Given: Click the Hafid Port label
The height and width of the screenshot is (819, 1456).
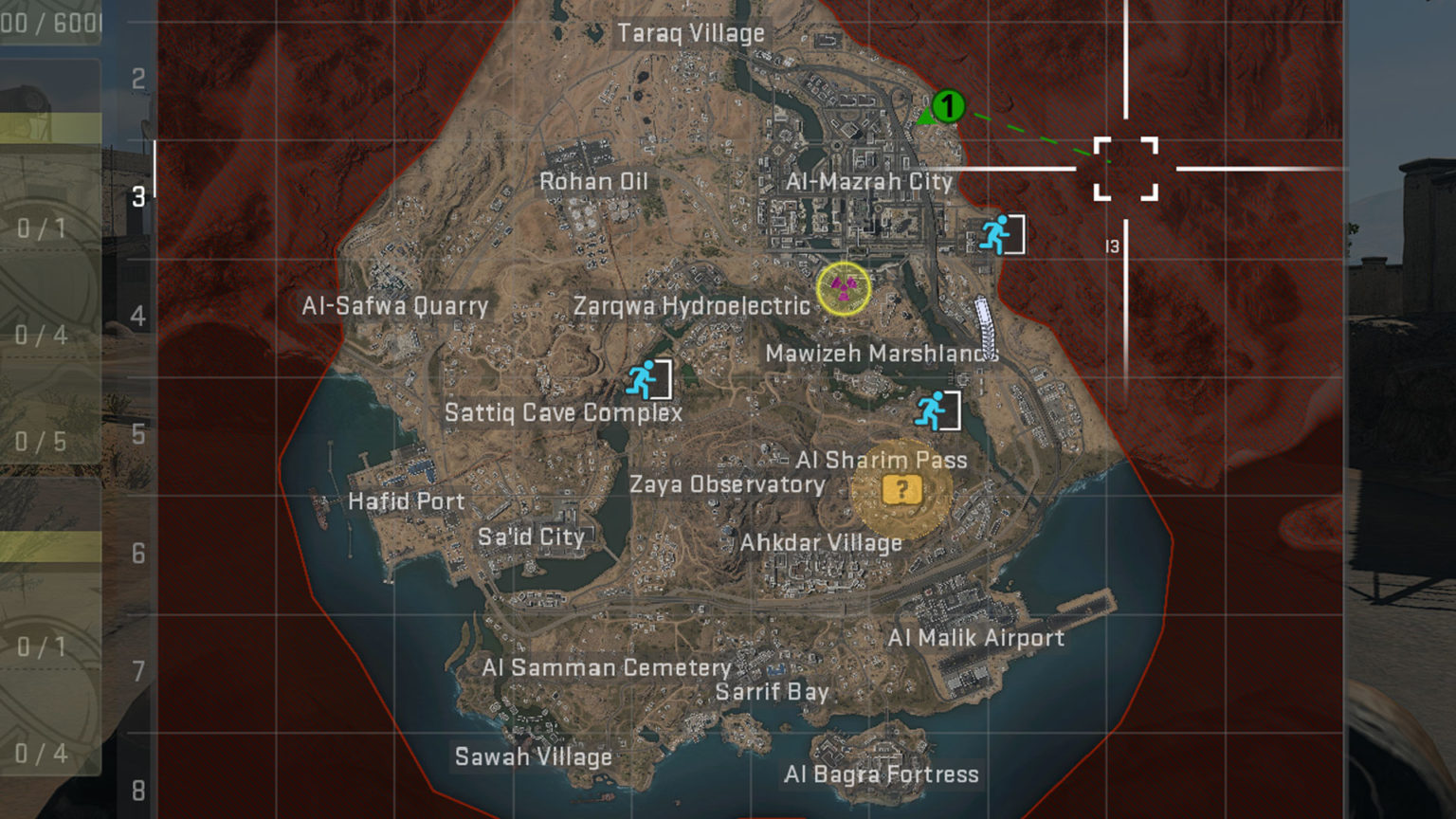Looking at the screenshot, I should point(407,501).
